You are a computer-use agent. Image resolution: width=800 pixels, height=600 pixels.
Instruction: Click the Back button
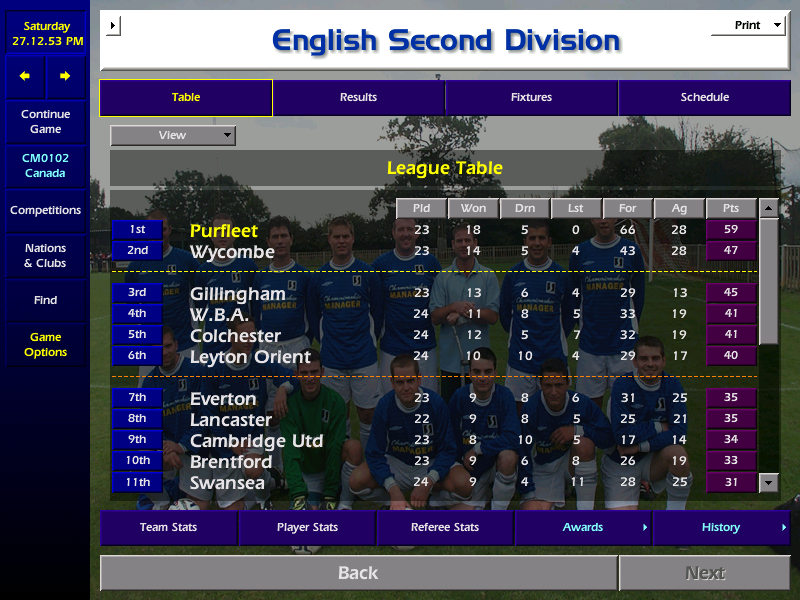pyautogui.click(x=358, y=573)
